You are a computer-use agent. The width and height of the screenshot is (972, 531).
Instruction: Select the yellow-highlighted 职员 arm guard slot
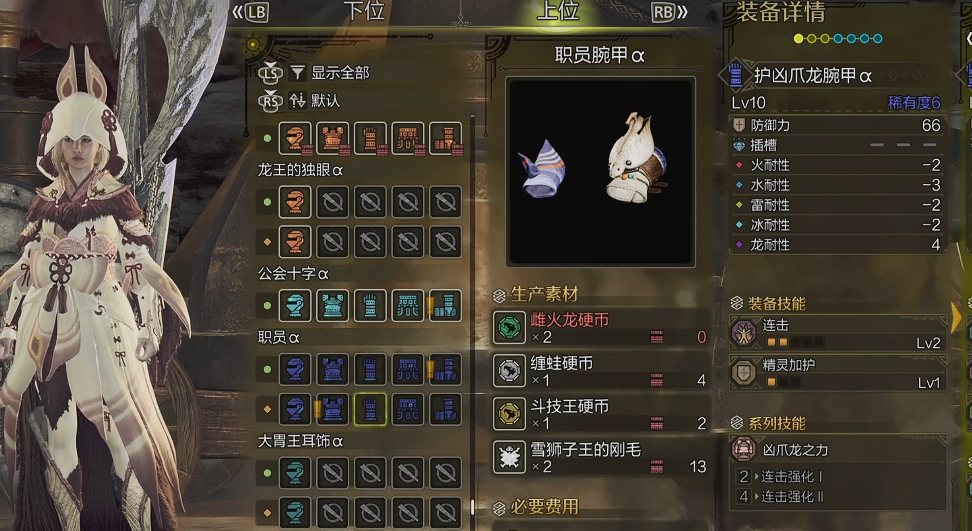coord(370,408)
